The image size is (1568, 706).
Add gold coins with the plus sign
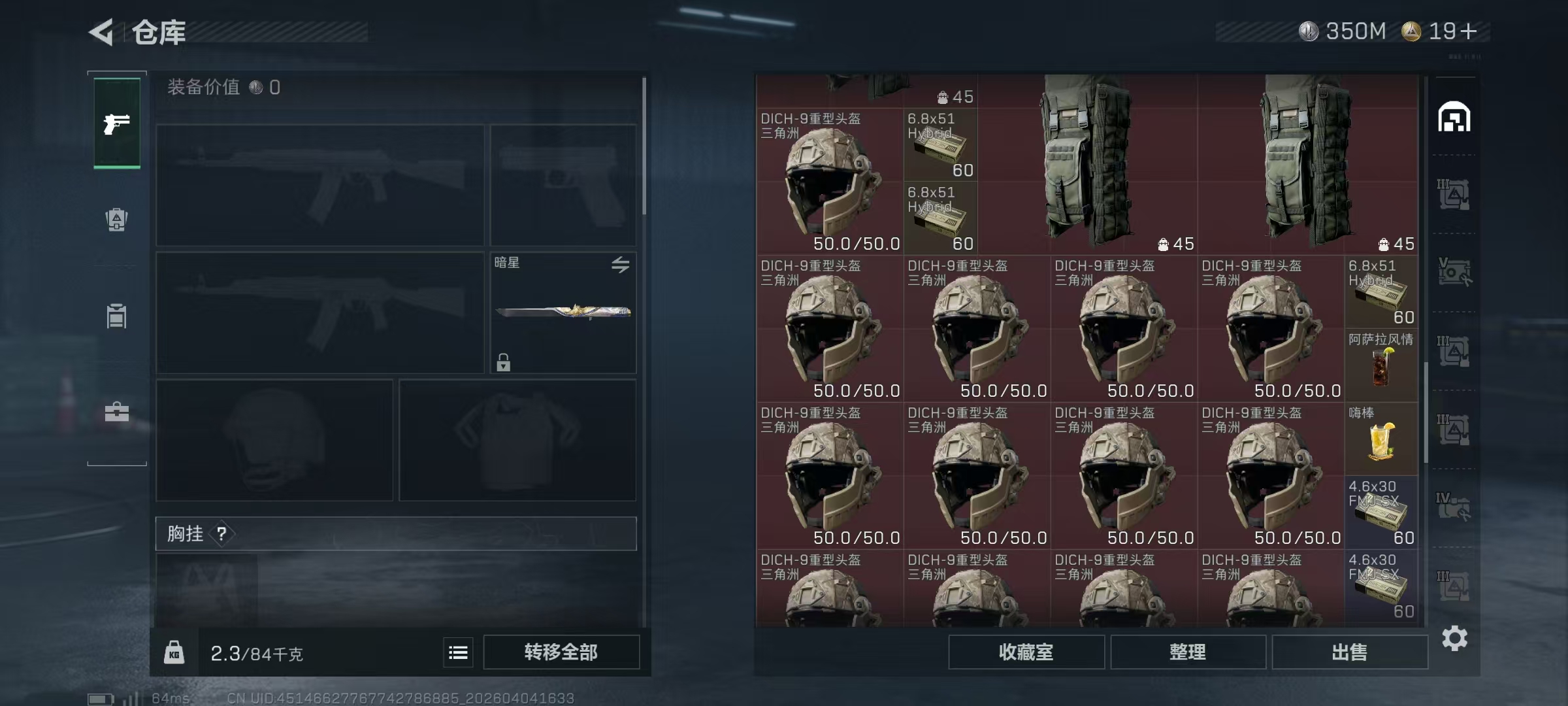1469,31
